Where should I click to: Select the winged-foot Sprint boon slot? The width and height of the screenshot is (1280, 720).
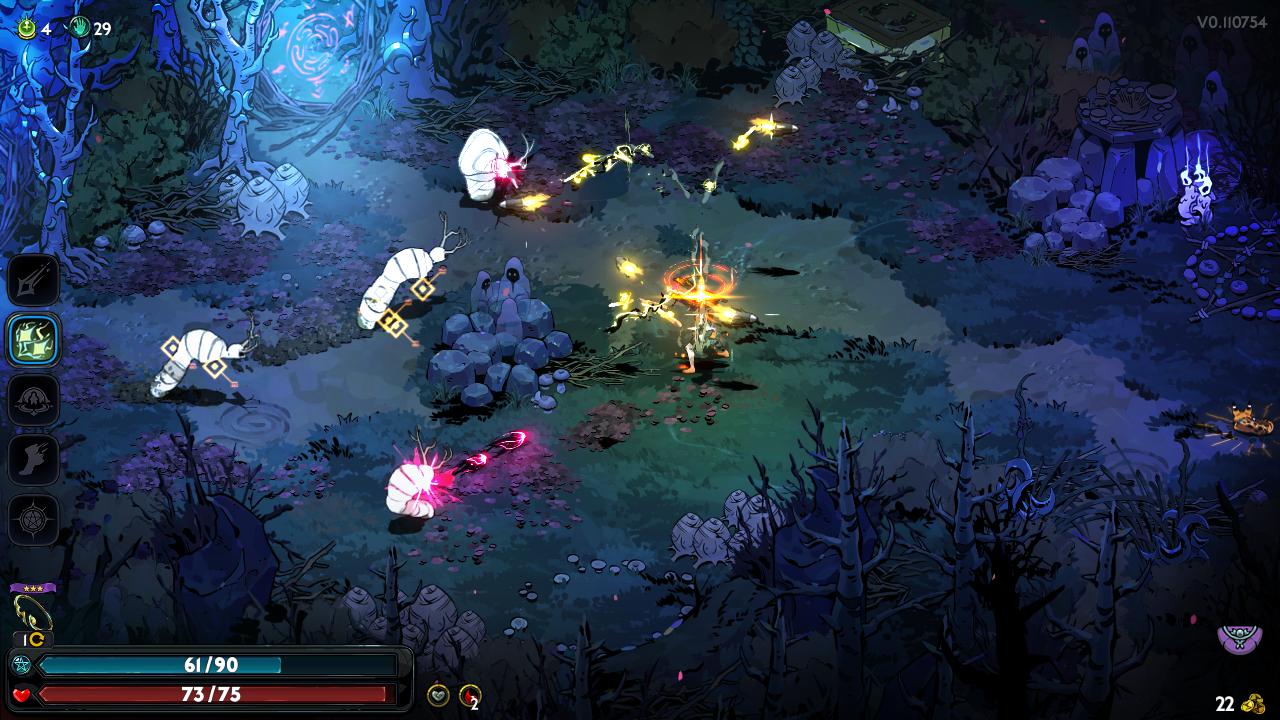click(34, 460)
